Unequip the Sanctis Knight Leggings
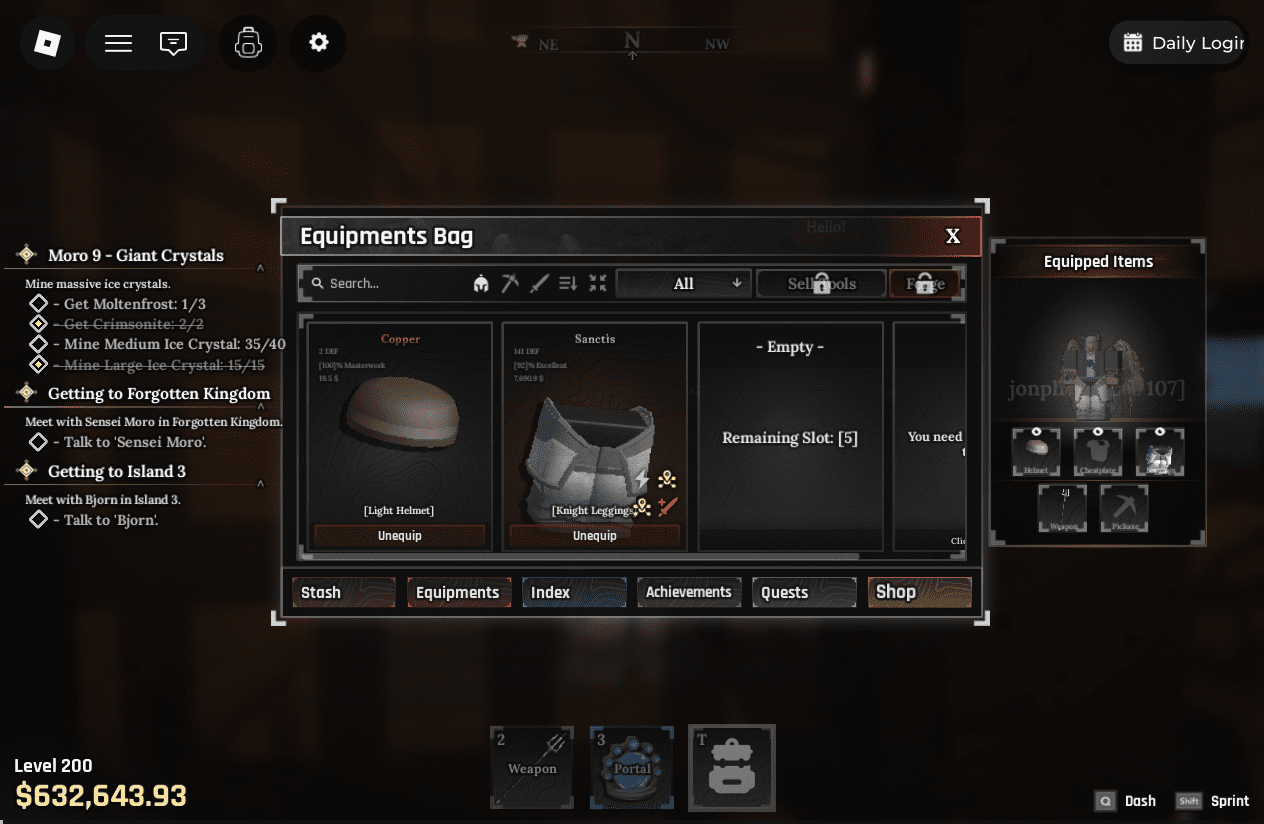 point(595,536)
